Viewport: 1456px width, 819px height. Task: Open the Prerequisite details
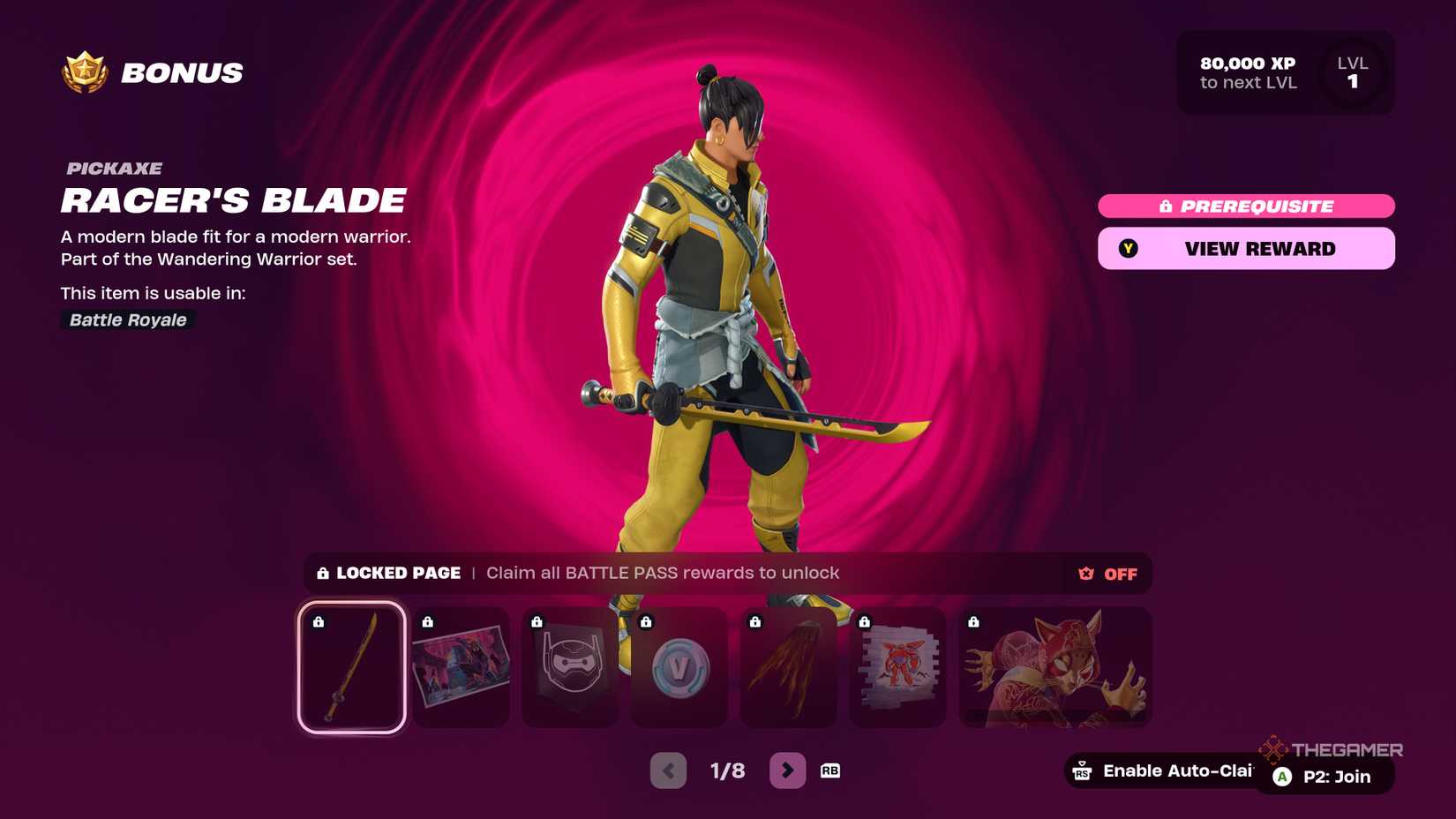[1245, 206]
